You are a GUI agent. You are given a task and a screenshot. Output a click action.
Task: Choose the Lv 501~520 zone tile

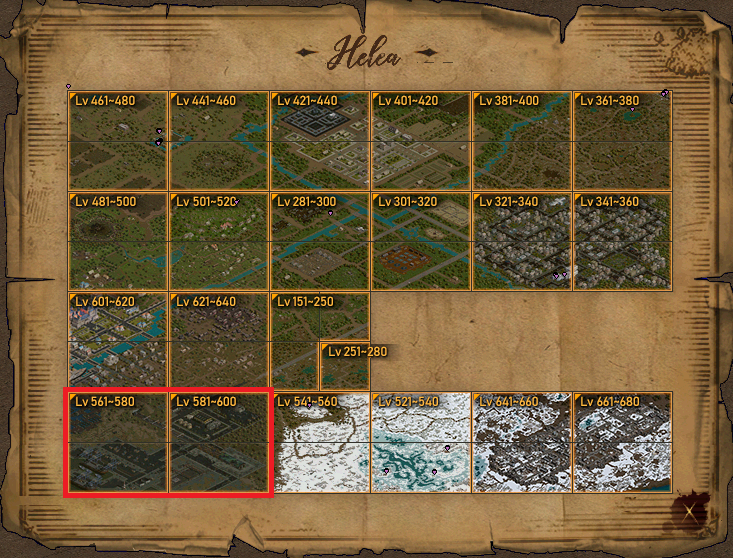(x=219, y=241)
